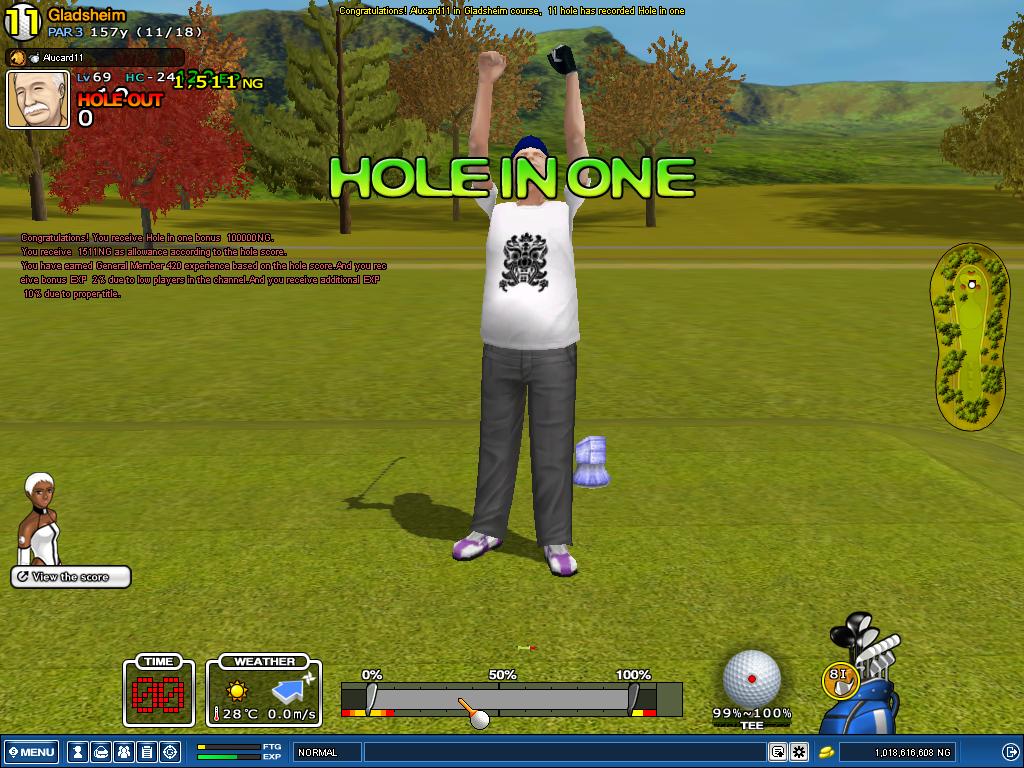Click the gold coins NG currency icon
This screenshot has height=768, width=1024.
827,752
